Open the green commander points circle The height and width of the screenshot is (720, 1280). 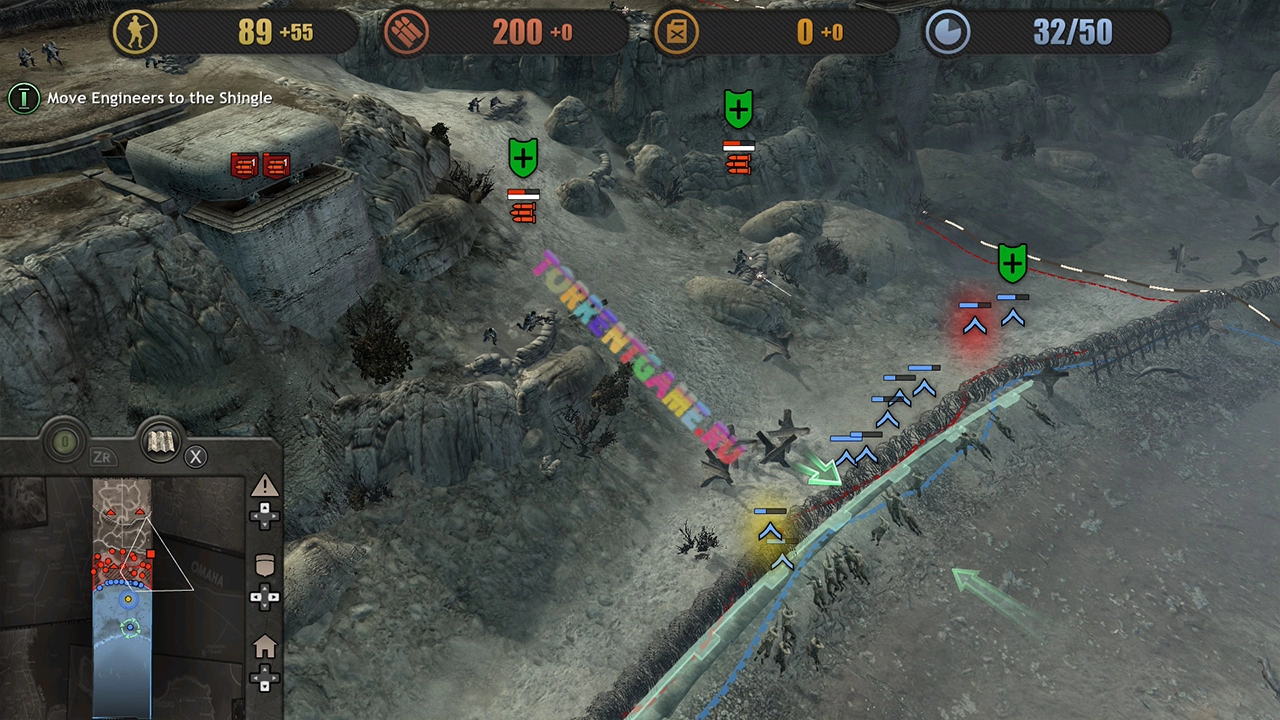(65, 442)
